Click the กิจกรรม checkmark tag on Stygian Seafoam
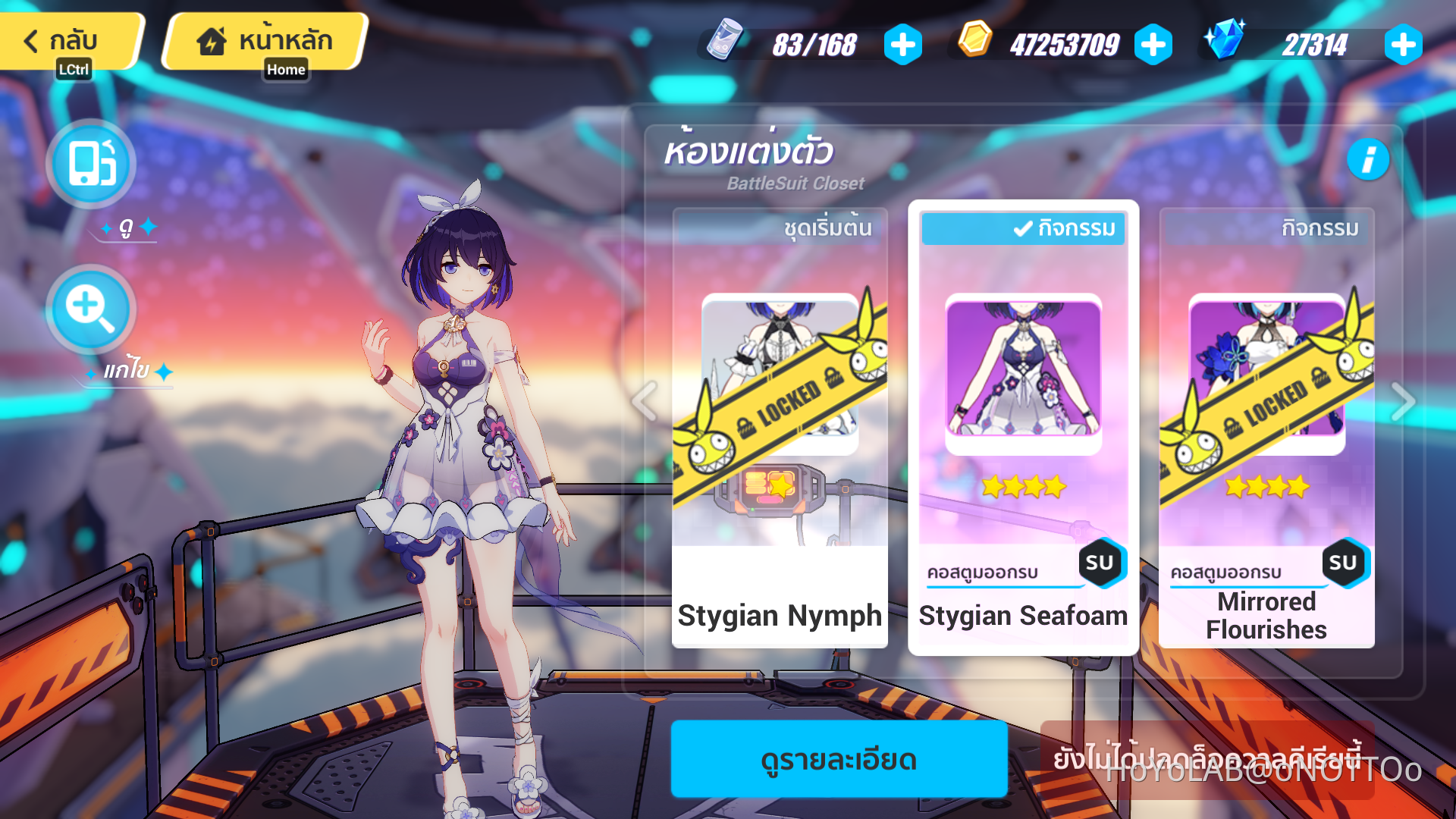1456x819 pixels. click(x=1022, y=228)
